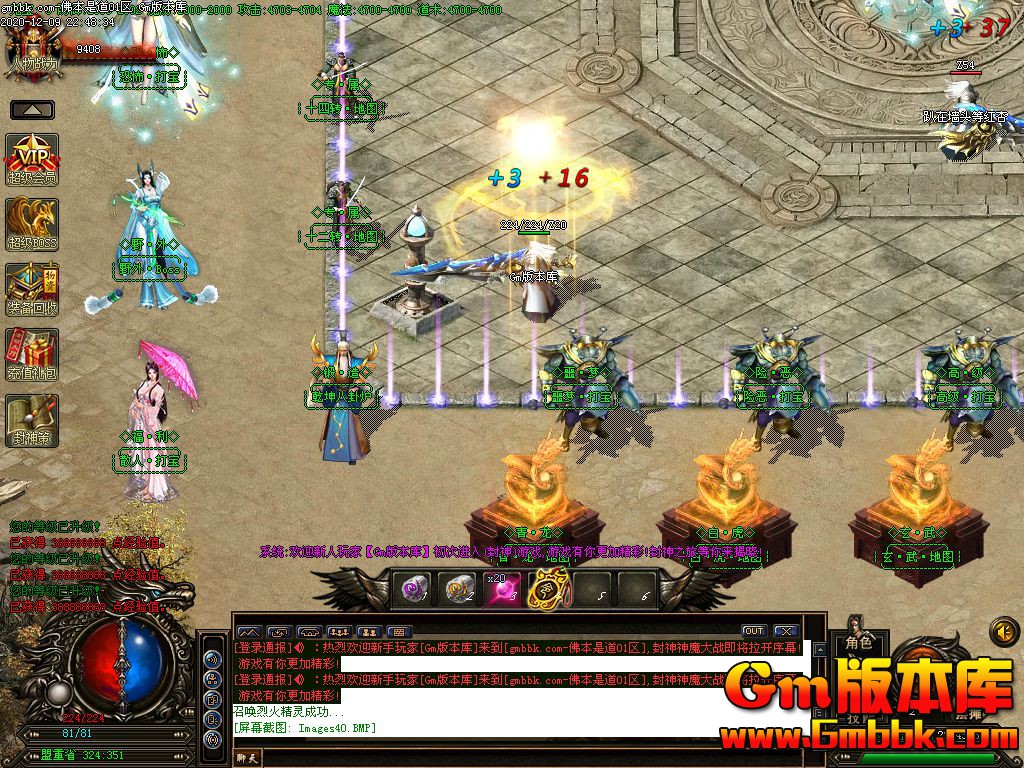The width and height of the screenshot is (1024, 768).
Task: Close the chat panel with X
Action: [785, 631]
